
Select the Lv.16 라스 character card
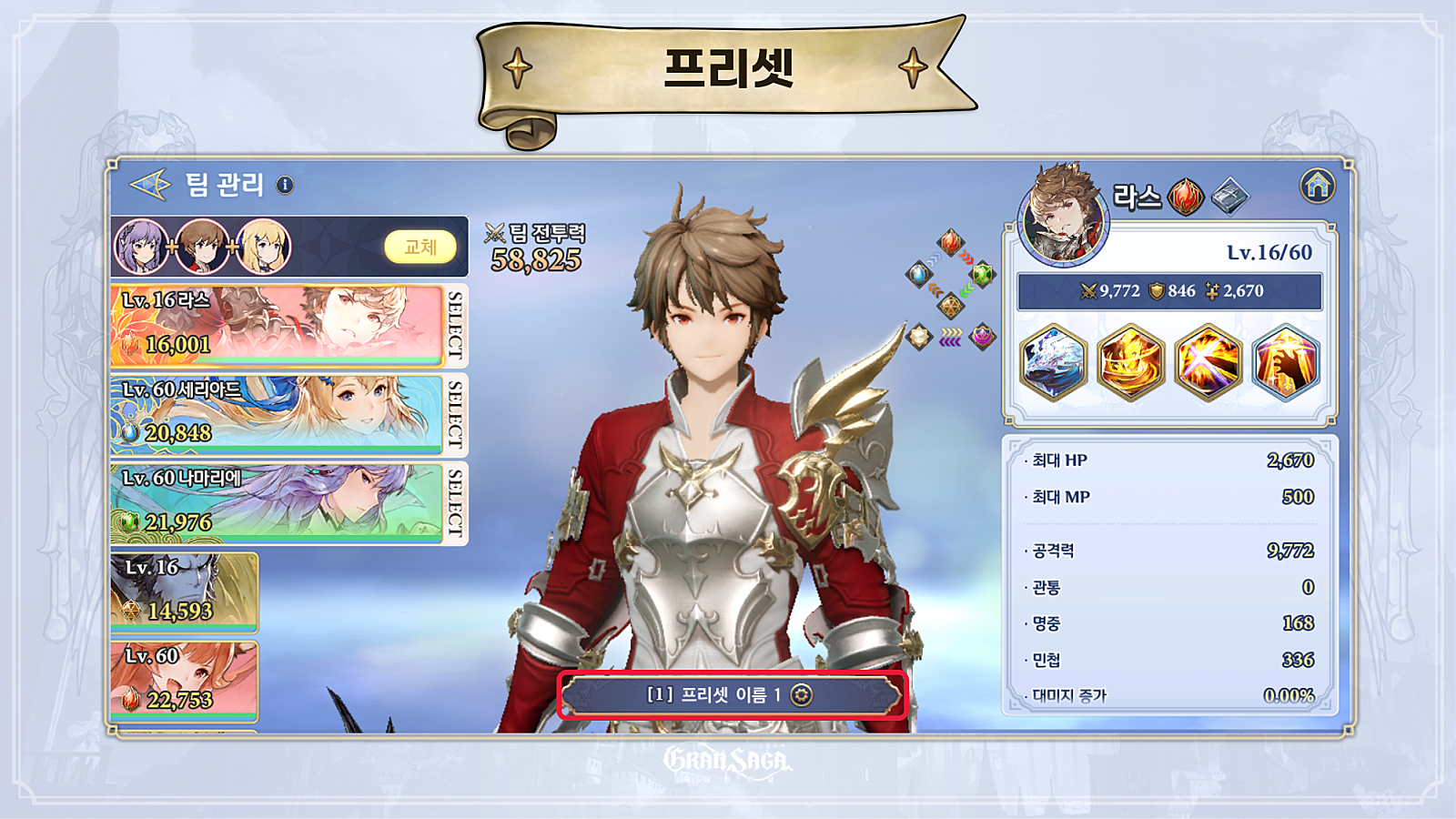click(276, 325)
